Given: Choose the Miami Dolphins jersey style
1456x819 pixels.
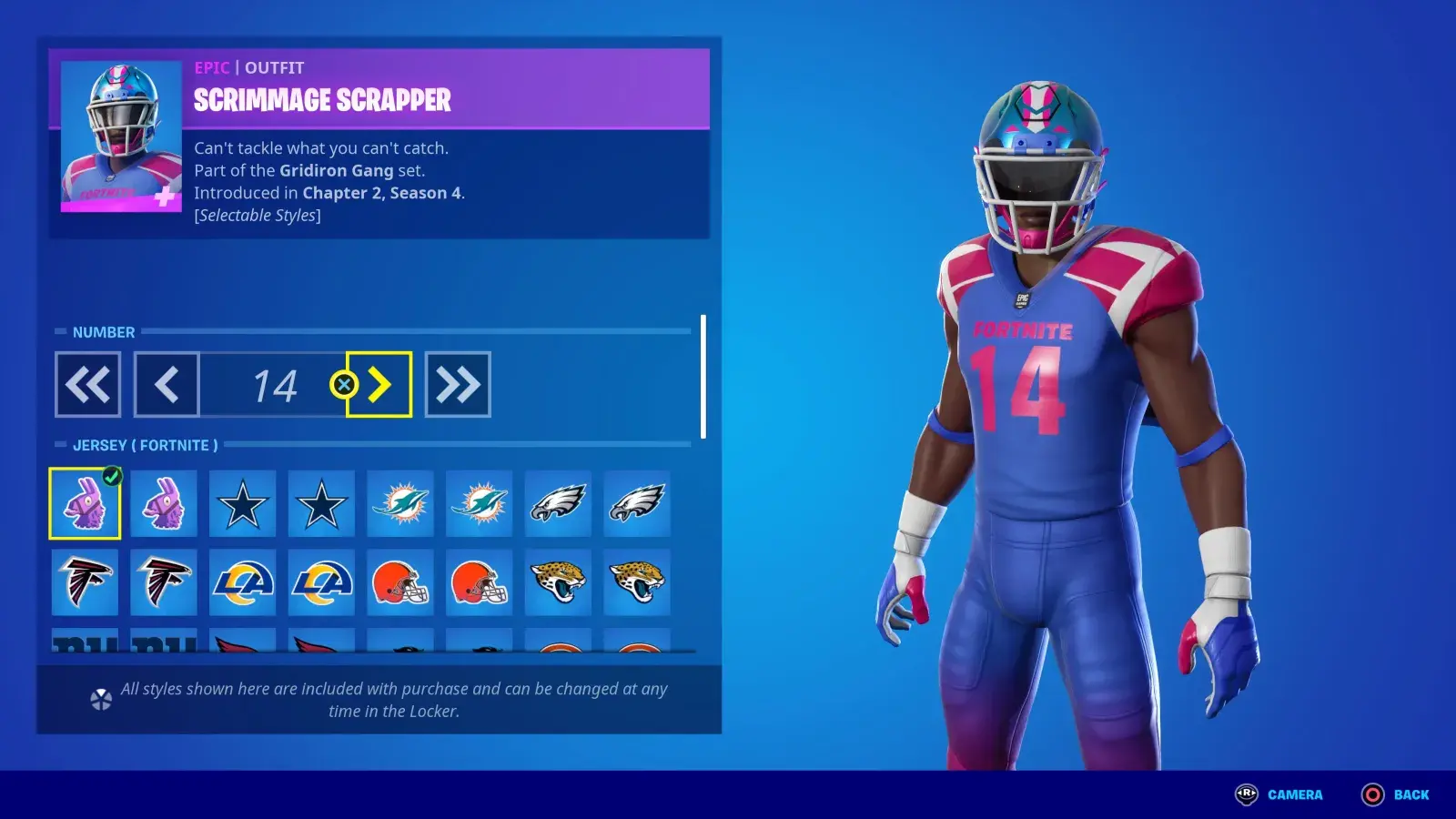Looking at the screenshot, I should click(x=399, y=504).
